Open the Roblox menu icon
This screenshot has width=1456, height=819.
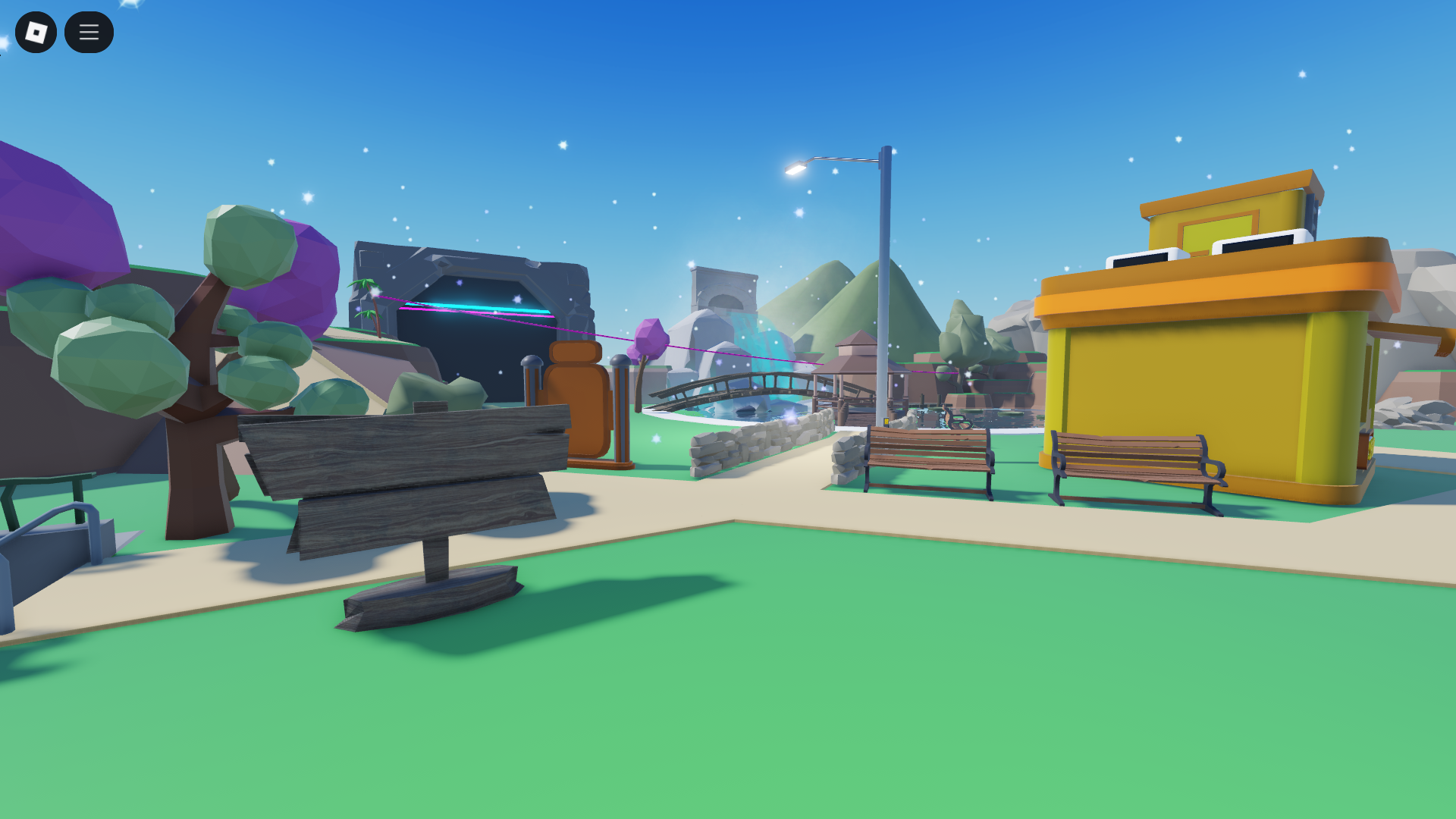(x=37, y=32)
